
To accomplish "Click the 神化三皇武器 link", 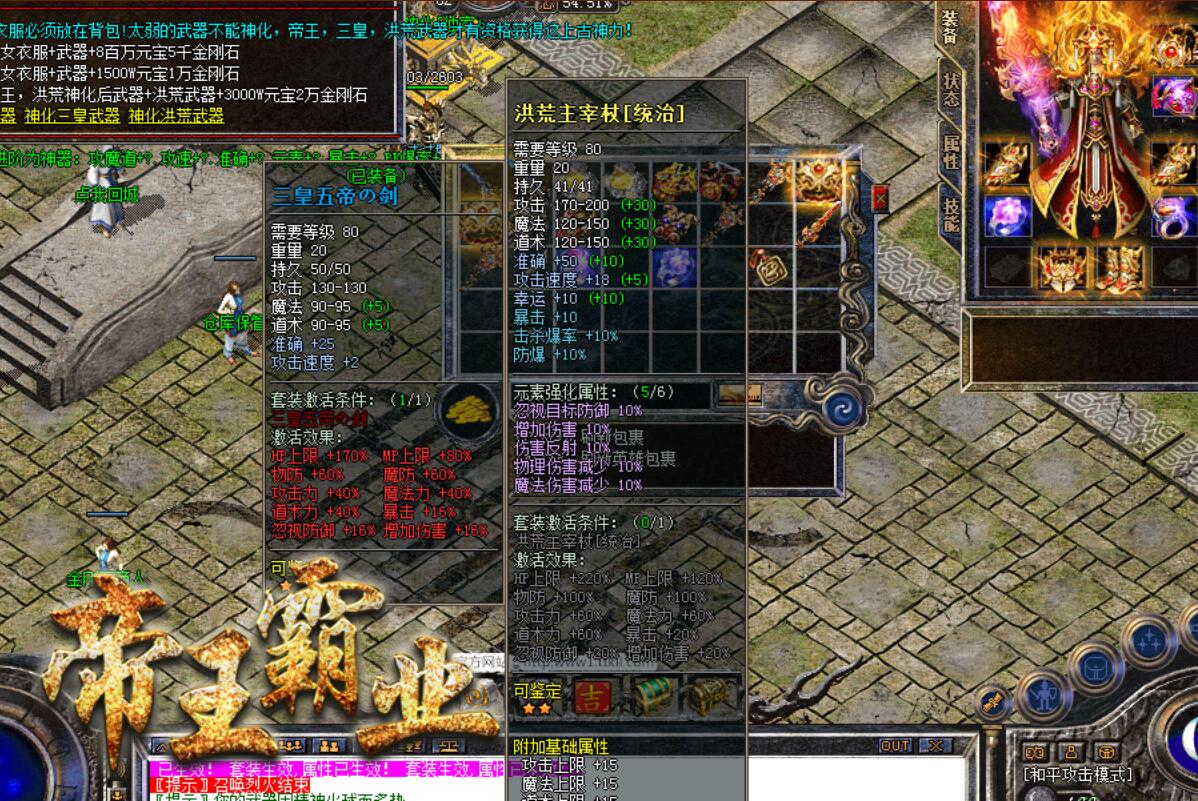I will tap(72, 116).
